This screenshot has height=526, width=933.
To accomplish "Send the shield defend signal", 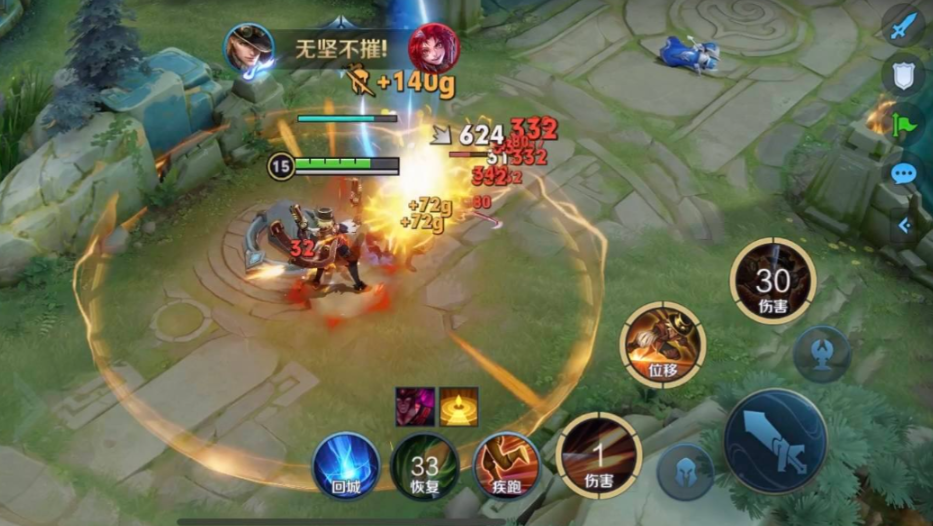I will 904,75.
